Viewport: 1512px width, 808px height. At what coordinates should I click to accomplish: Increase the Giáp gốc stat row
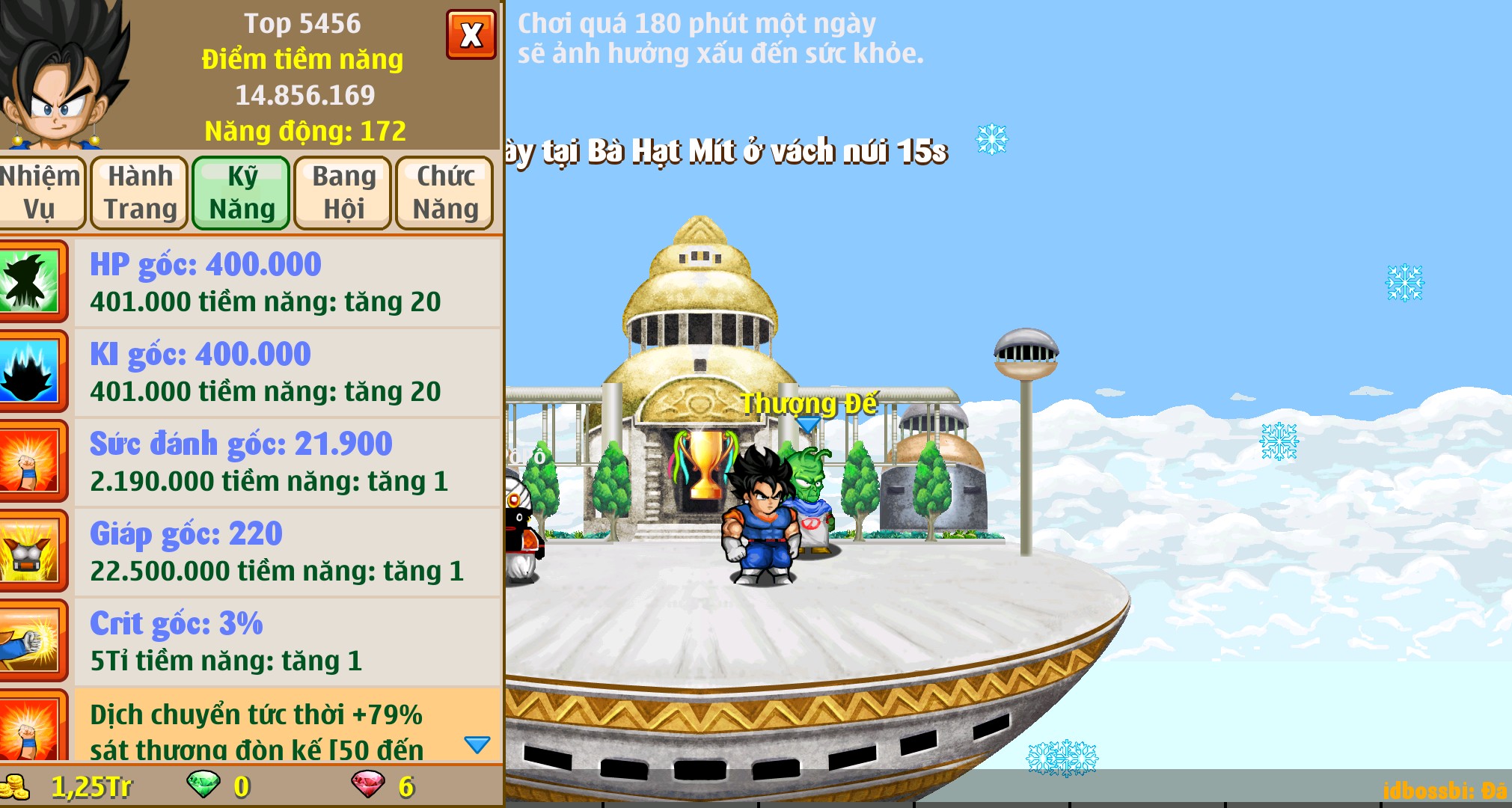coord(287,551)
